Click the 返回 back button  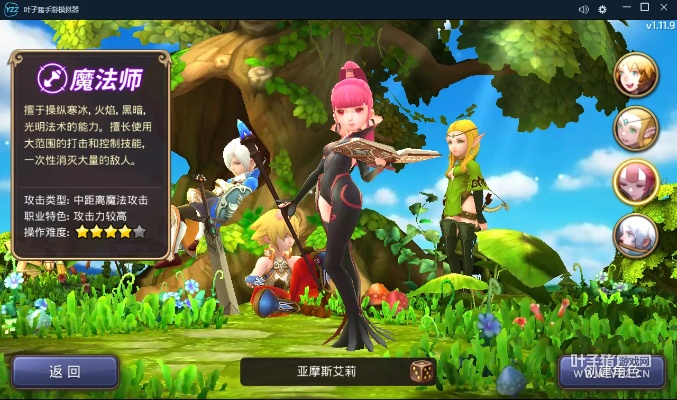point(65,372)
